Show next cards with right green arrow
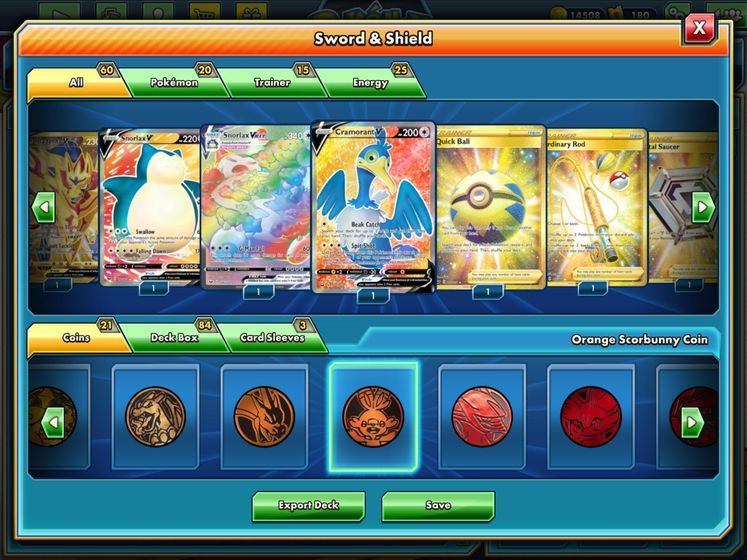747x560 pixels. [x=703, y=208]
